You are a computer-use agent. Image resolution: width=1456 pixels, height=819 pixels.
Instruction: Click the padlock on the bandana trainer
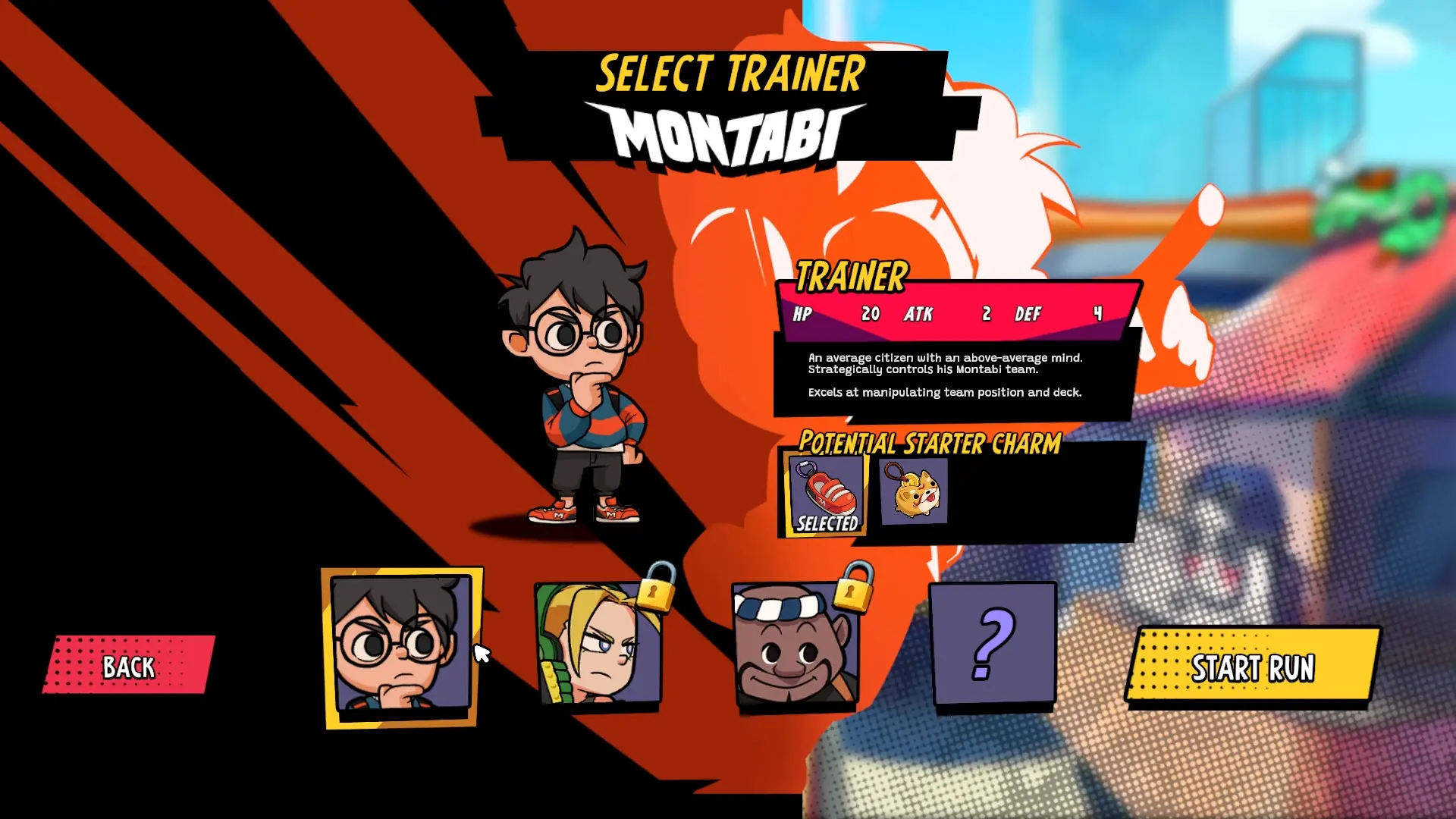tap(855, 594)
